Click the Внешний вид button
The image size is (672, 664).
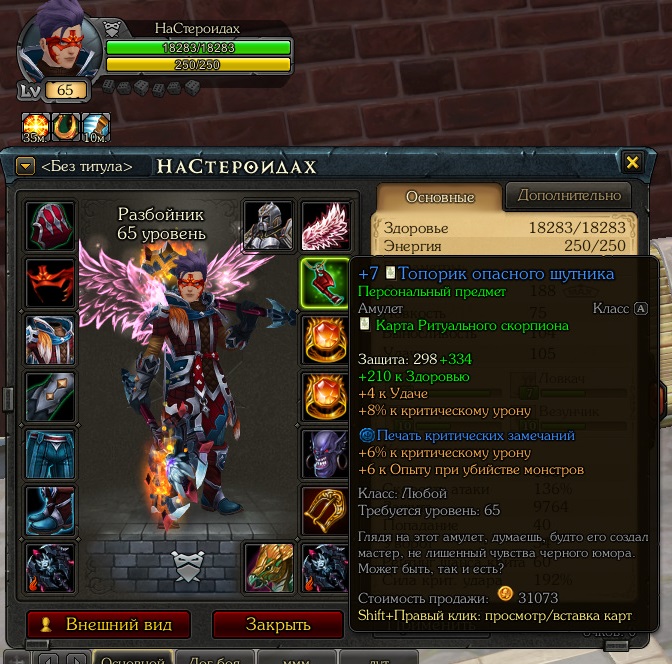tap(109, 624)
